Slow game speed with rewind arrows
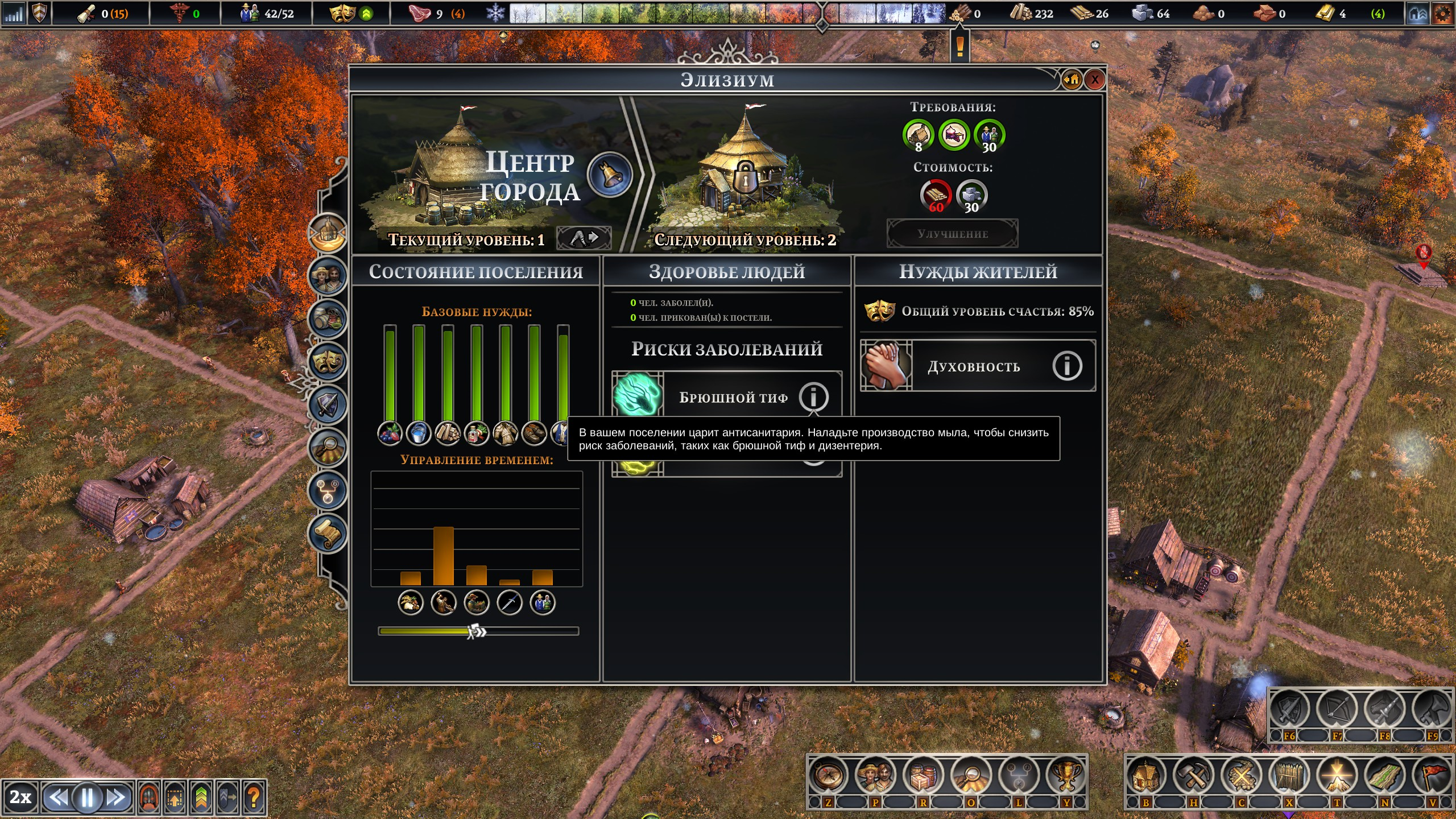Image resolution: width=1456 pixels, height=819 pixels. (57, 797)
